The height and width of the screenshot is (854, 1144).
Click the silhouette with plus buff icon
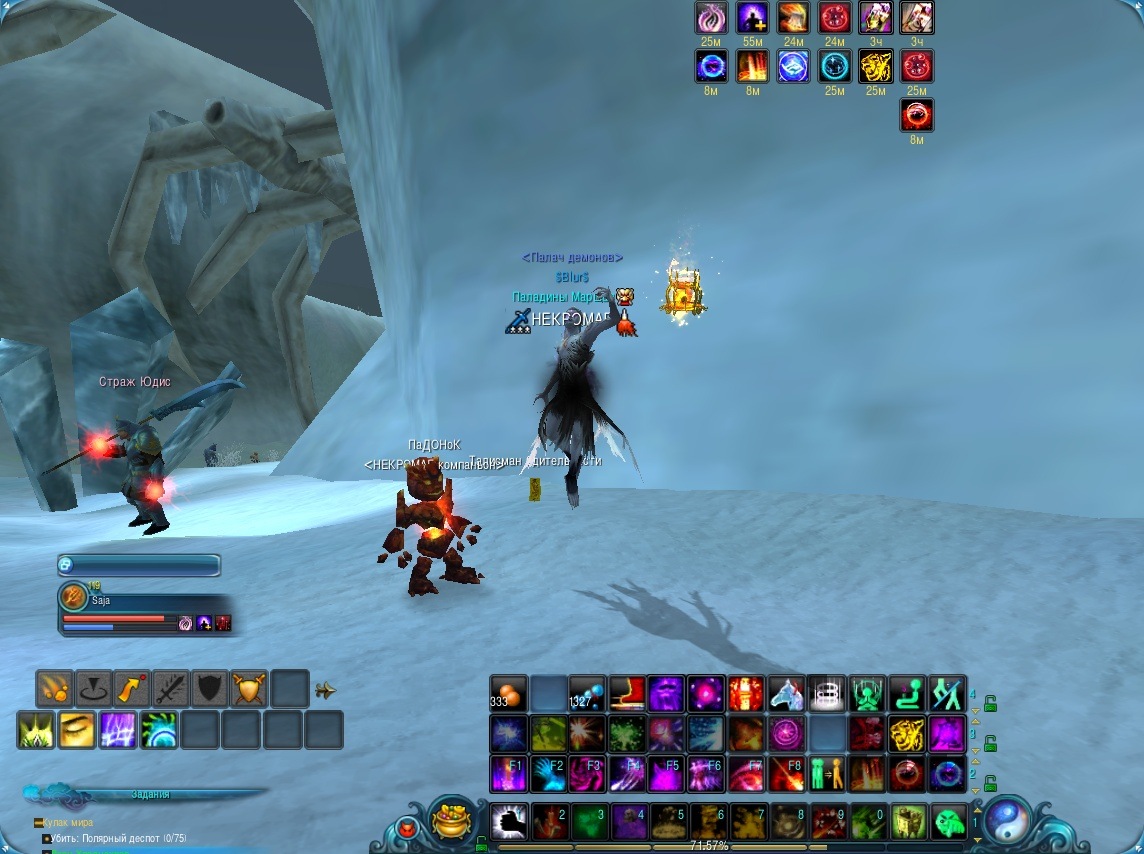click(752, 18)
